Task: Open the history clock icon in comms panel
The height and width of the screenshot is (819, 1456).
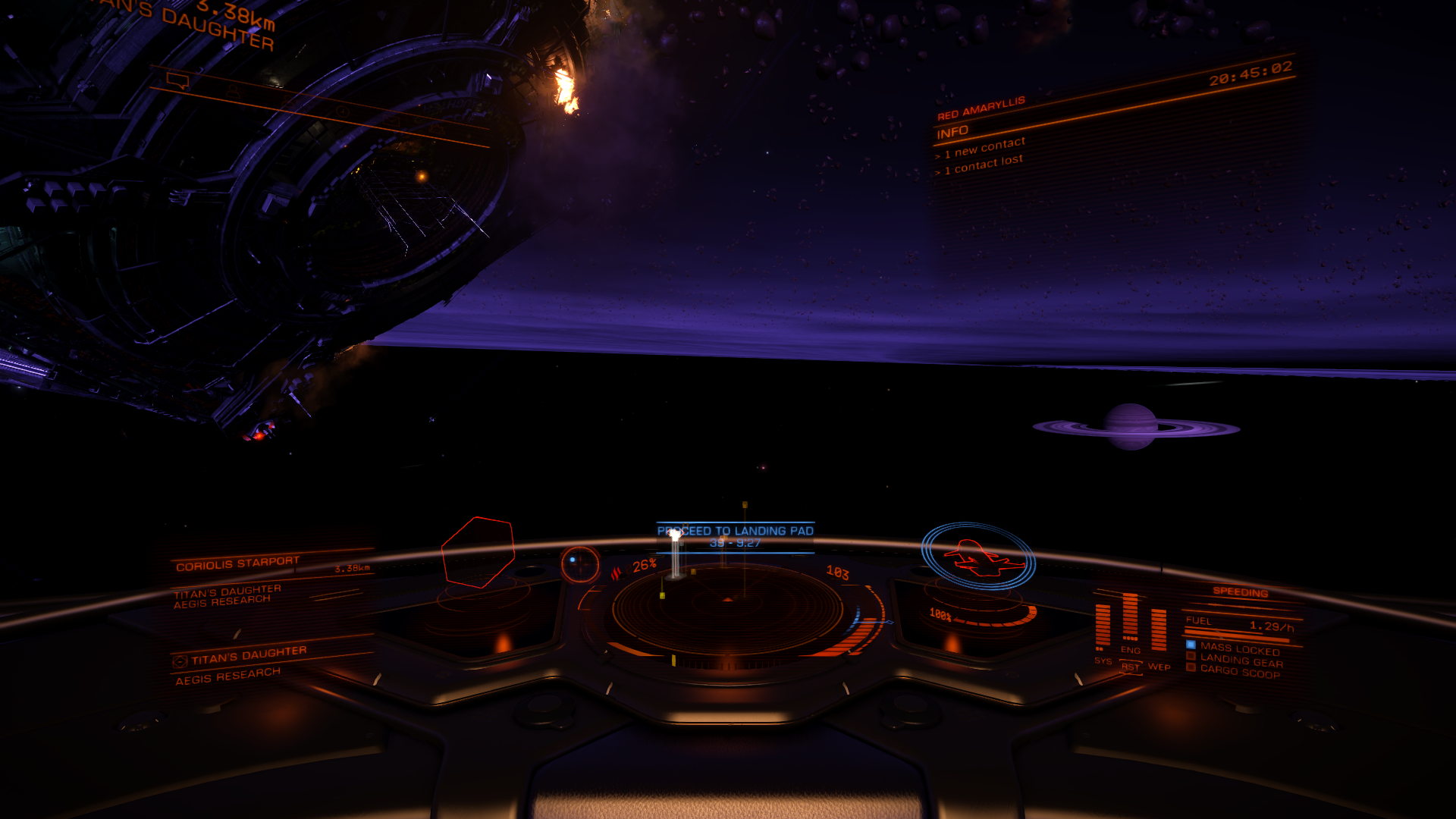Action: [x=342, y=113]
